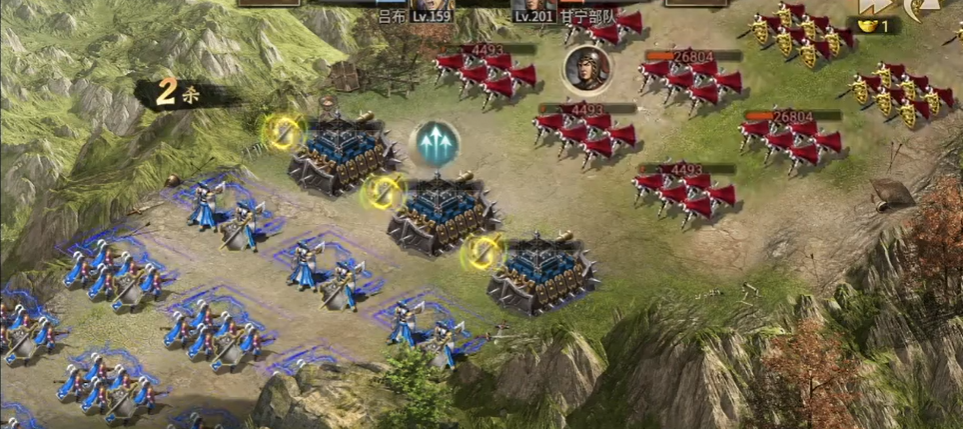Select the Lv.201 甘宁部队 general portrait
The image size is (963, 429).
coord(535,5)
